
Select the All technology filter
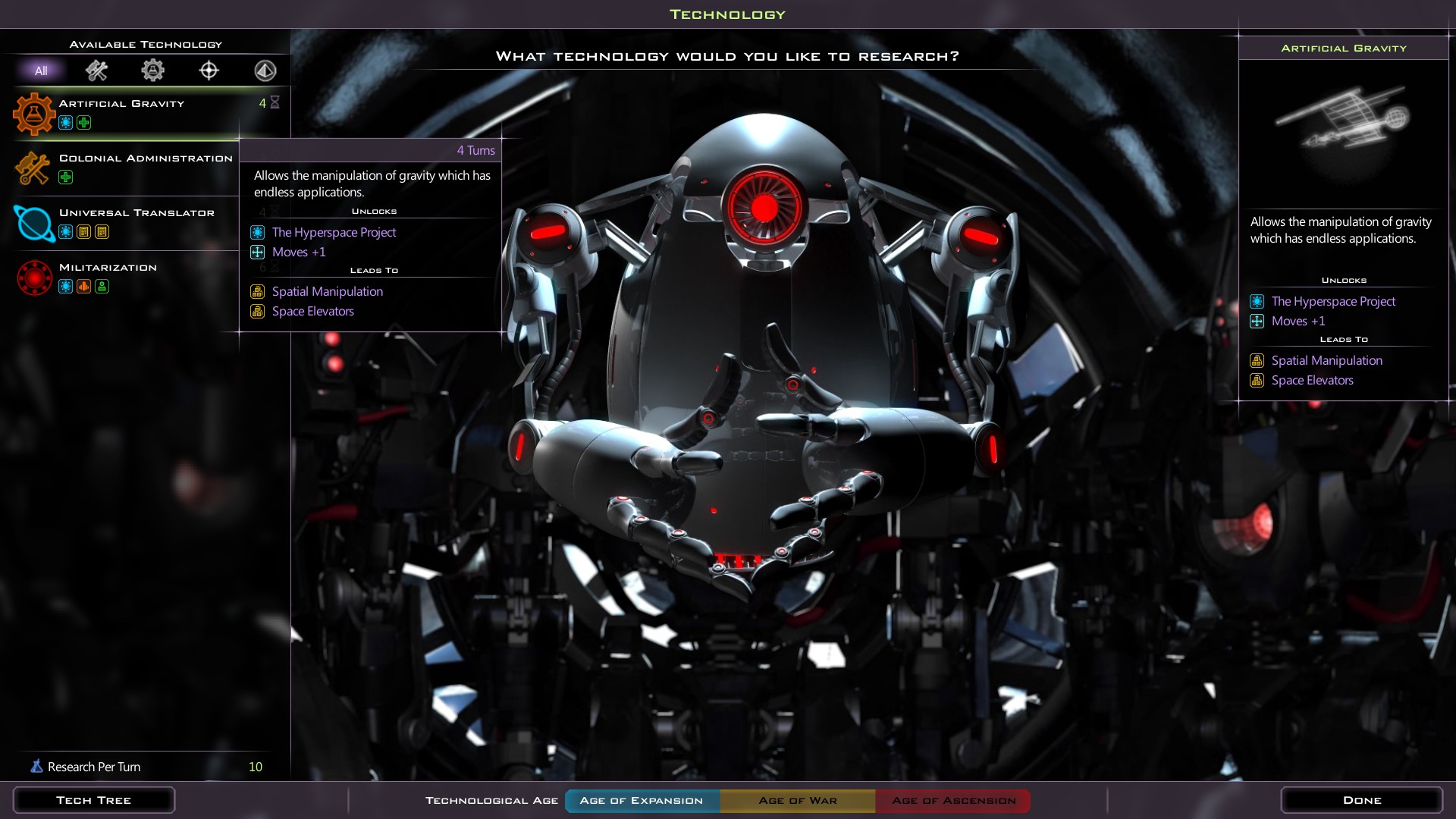[x=41, y=71]
